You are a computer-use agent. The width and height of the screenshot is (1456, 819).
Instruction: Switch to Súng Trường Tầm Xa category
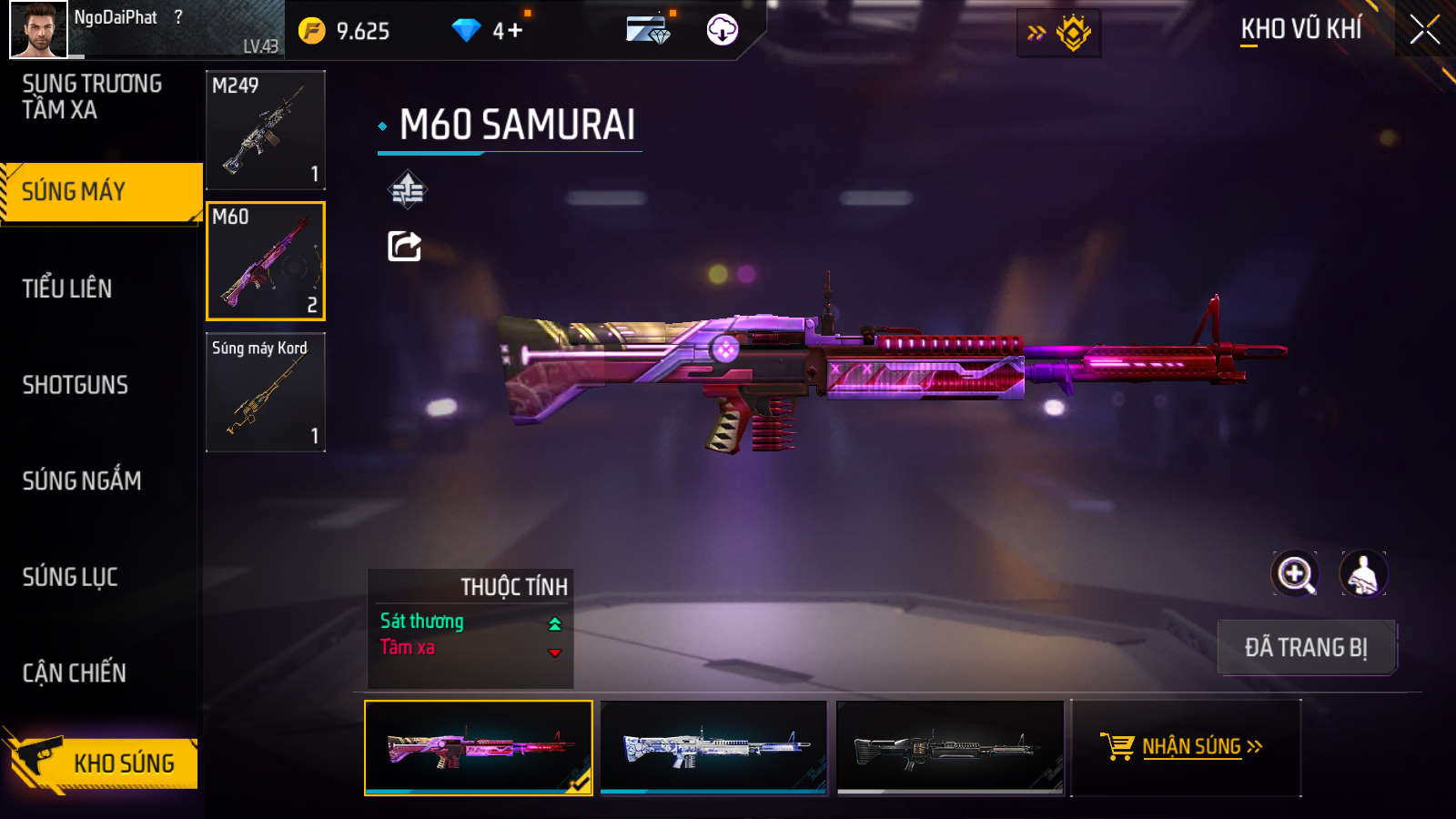92,97
